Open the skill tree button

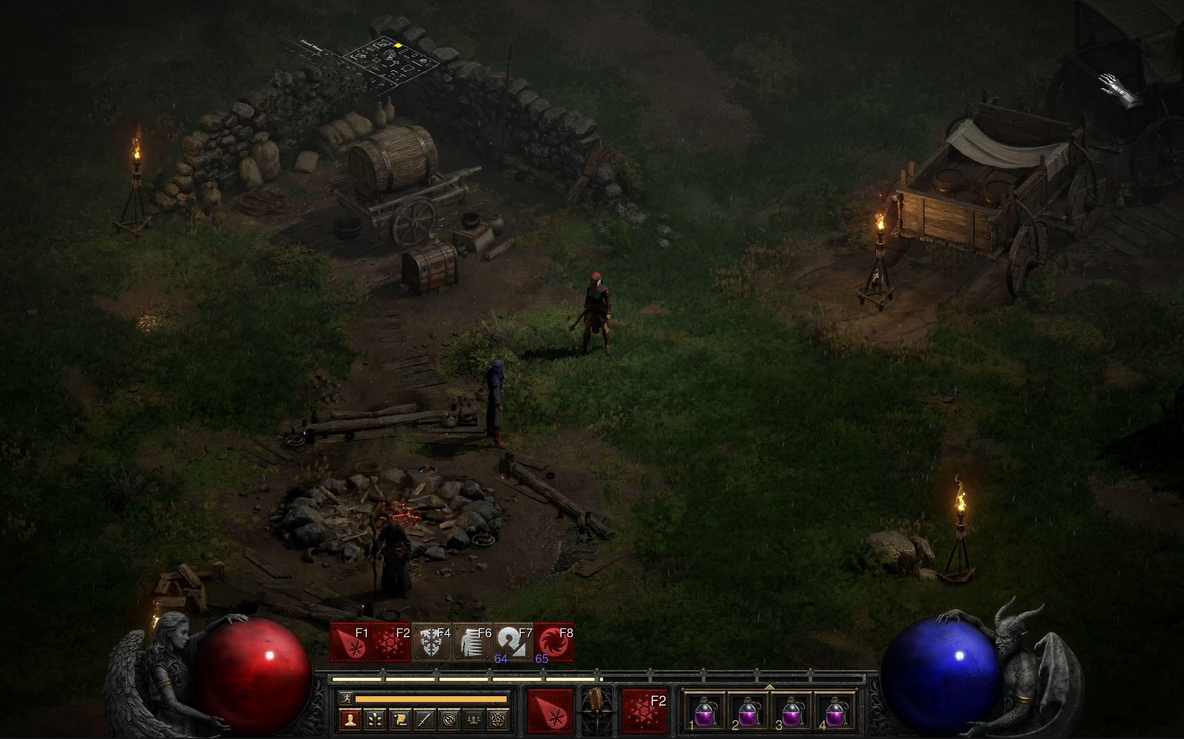pyautogui.click(x=375, y=719)
